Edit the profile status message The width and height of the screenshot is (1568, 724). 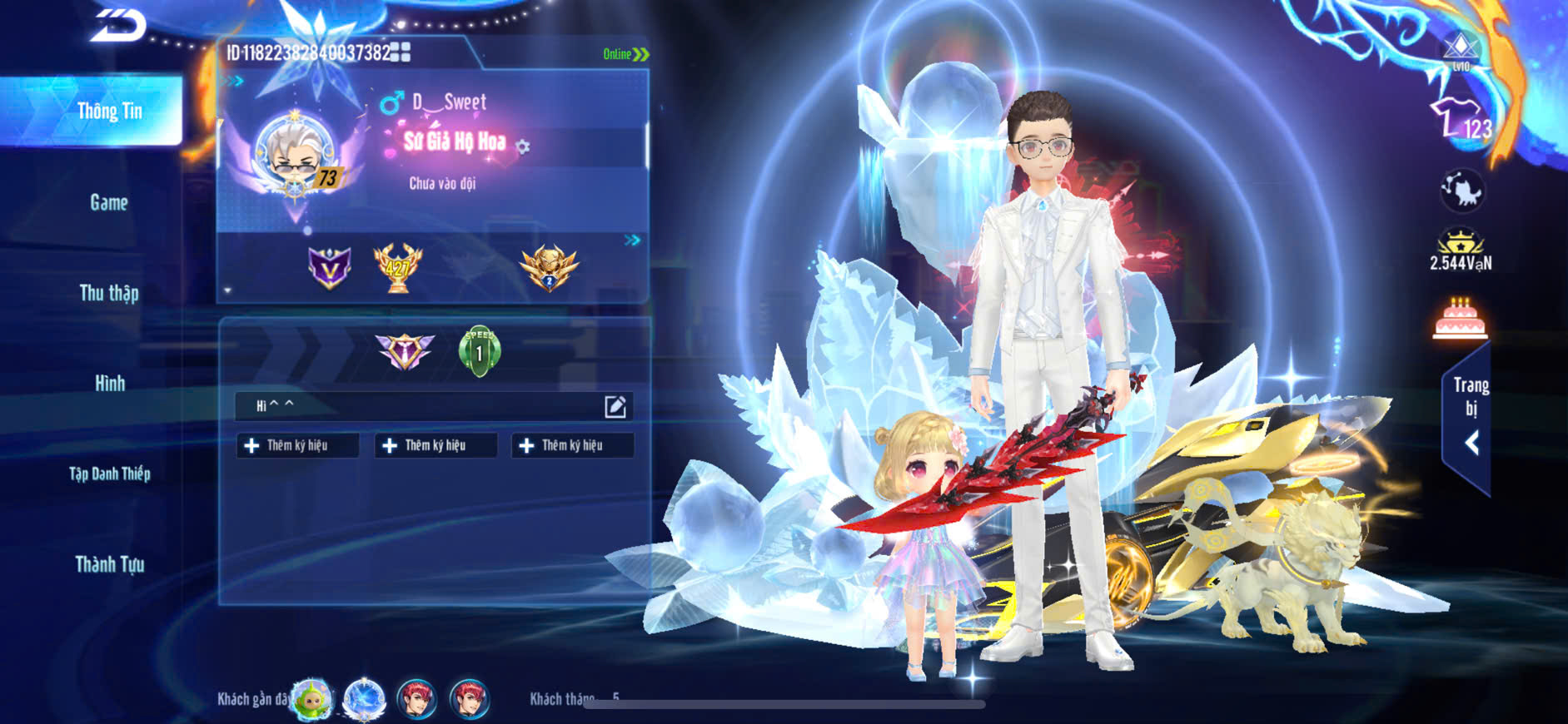[615, 406]
